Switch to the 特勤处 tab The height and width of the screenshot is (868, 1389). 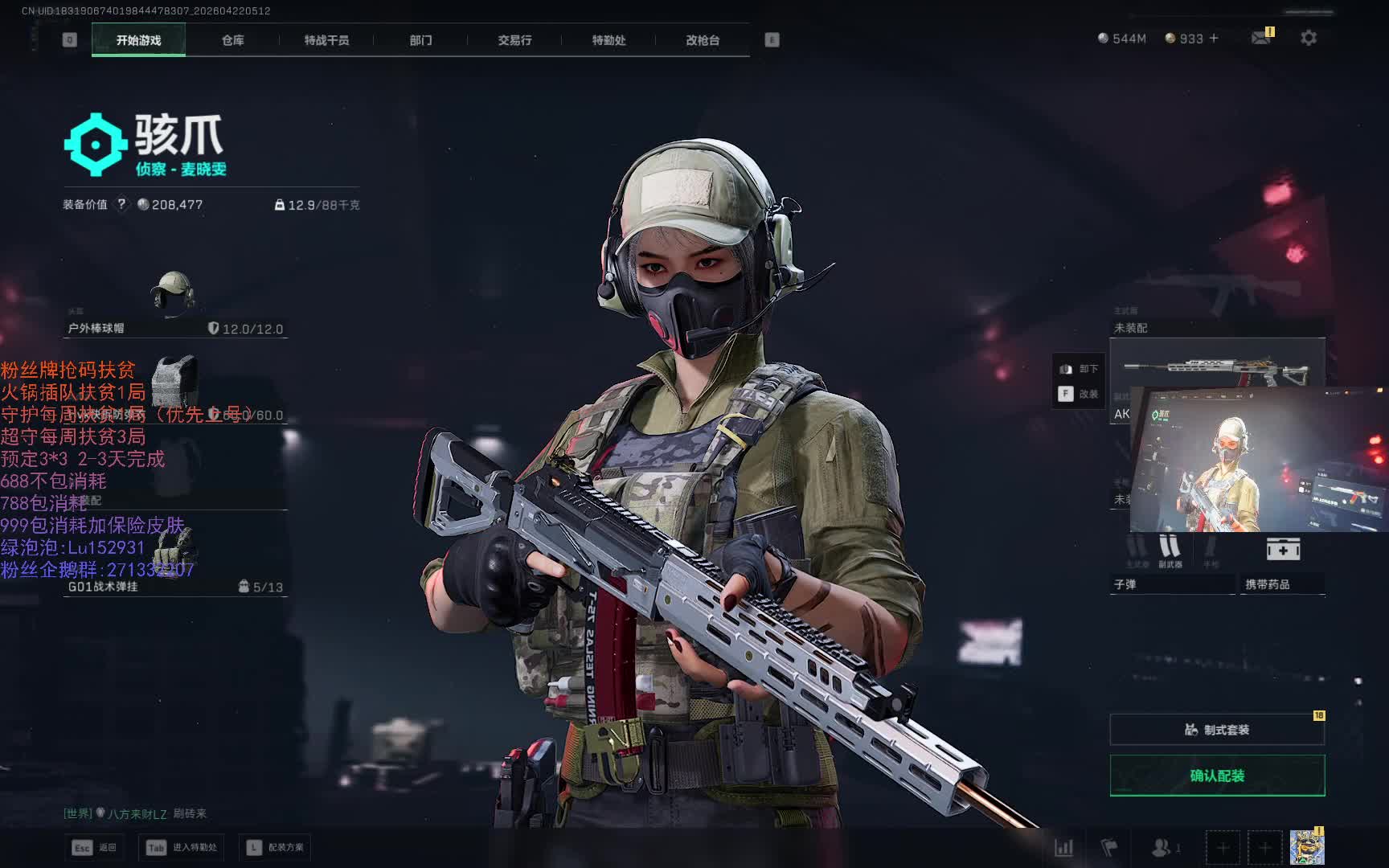click(608, 40)
